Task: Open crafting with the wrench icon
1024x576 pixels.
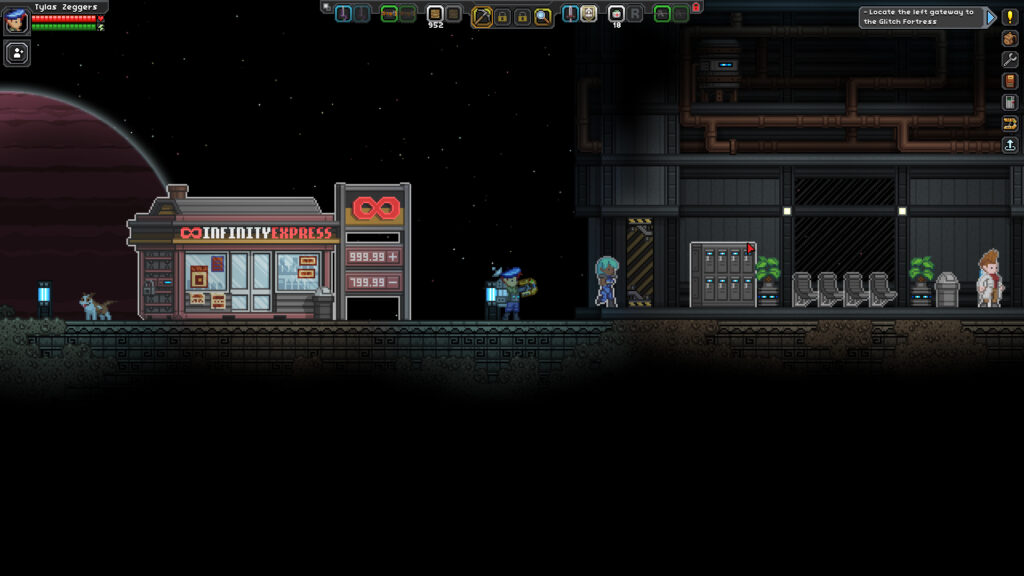Action: tap(1010, 59)
